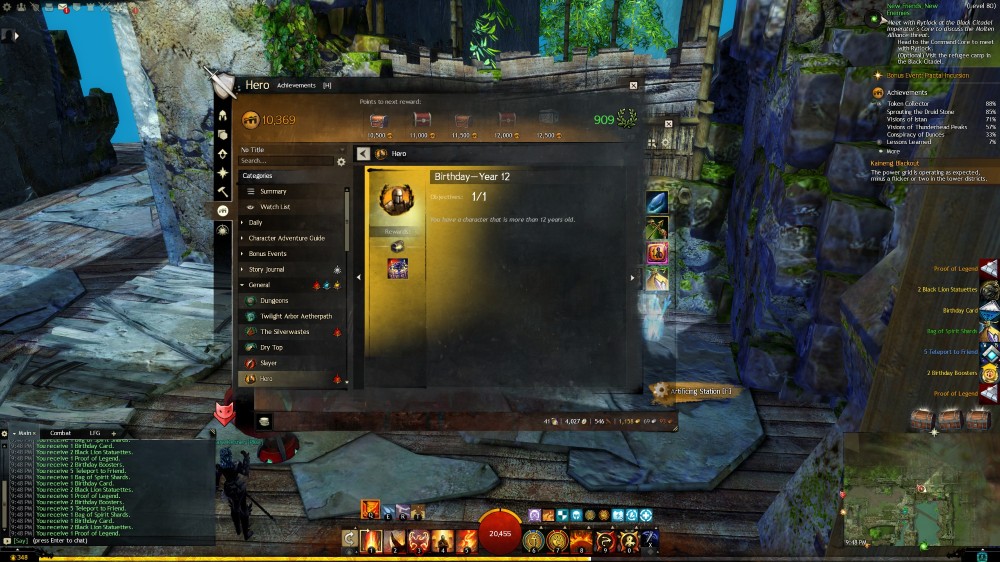Expand the Bonus Events category
The width and height of the screenshot is (1000, 562).
click(267, 254)
